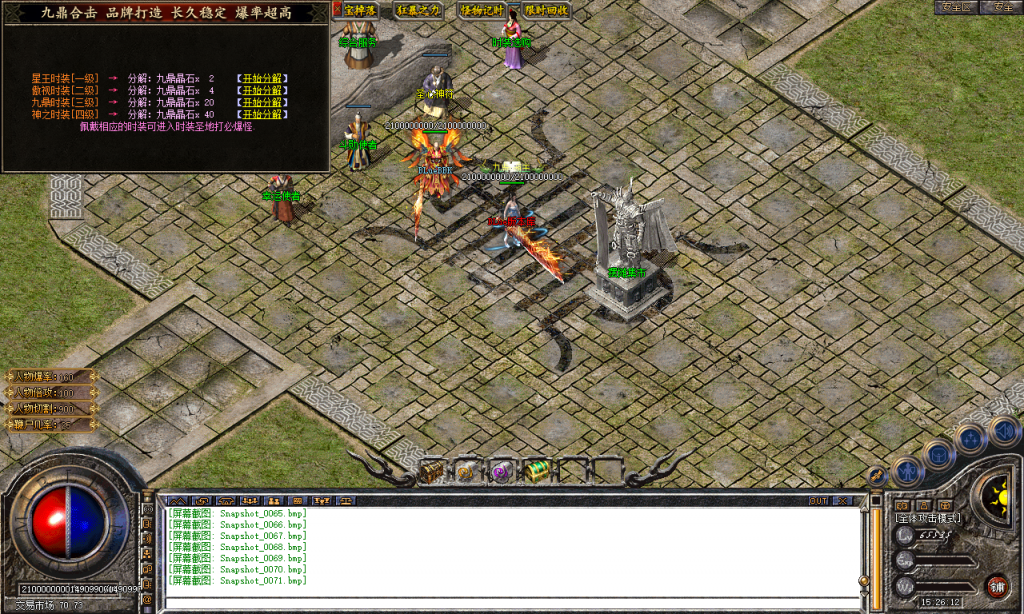Open the 限时回收 timed recycle menu
1024x614 pixels.
546,10
